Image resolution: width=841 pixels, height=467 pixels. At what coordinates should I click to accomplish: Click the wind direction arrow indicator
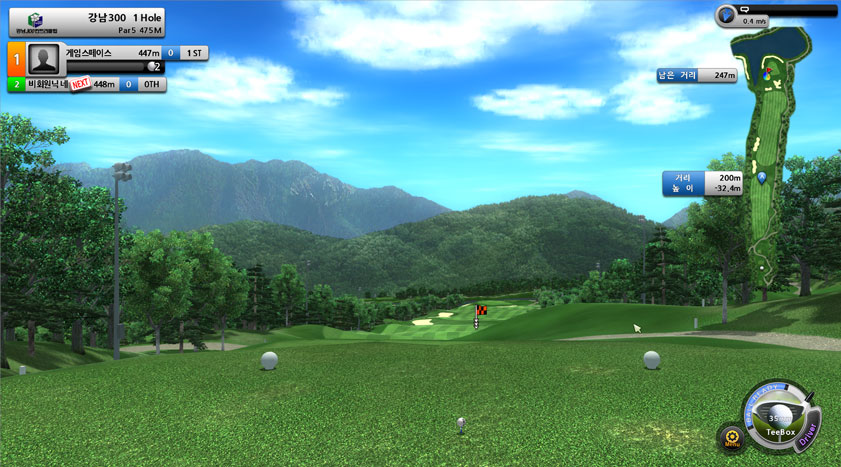(x=727, y=15)
